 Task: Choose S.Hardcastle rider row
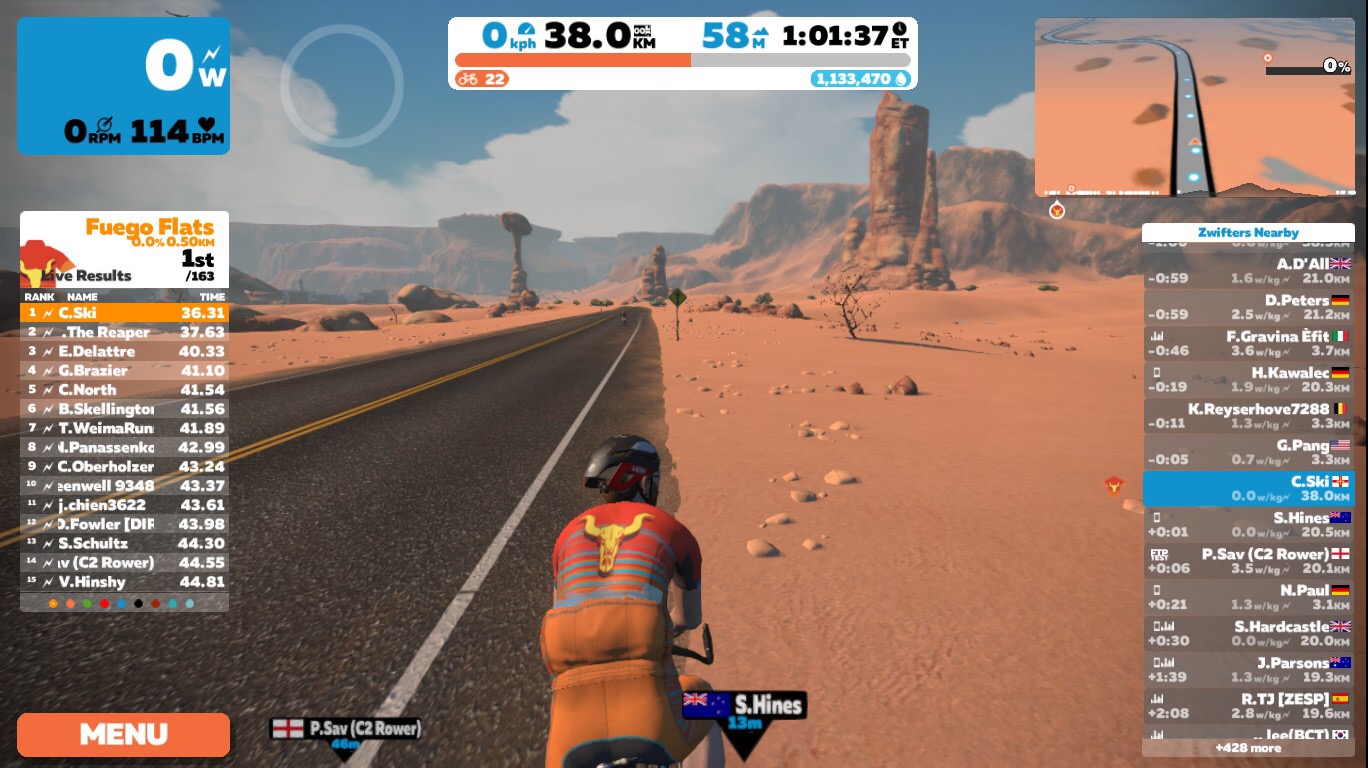pyautogui.click(x=1248, y=634)
